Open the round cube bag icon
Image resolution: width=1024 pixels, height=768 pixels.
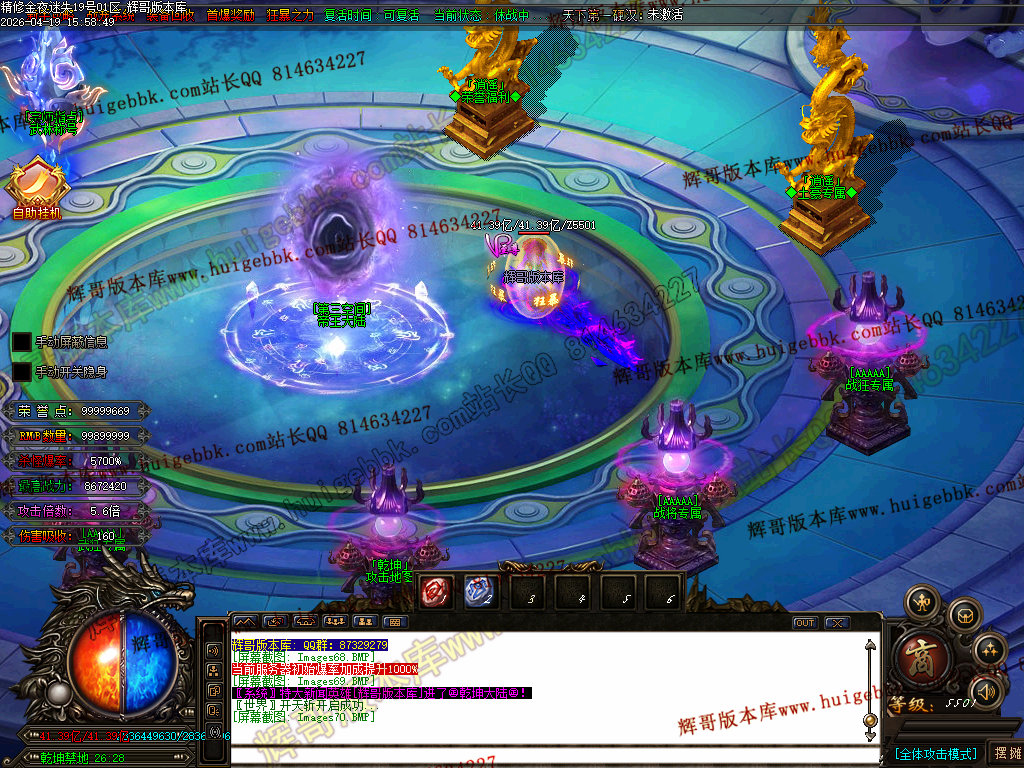coord(964,614)
